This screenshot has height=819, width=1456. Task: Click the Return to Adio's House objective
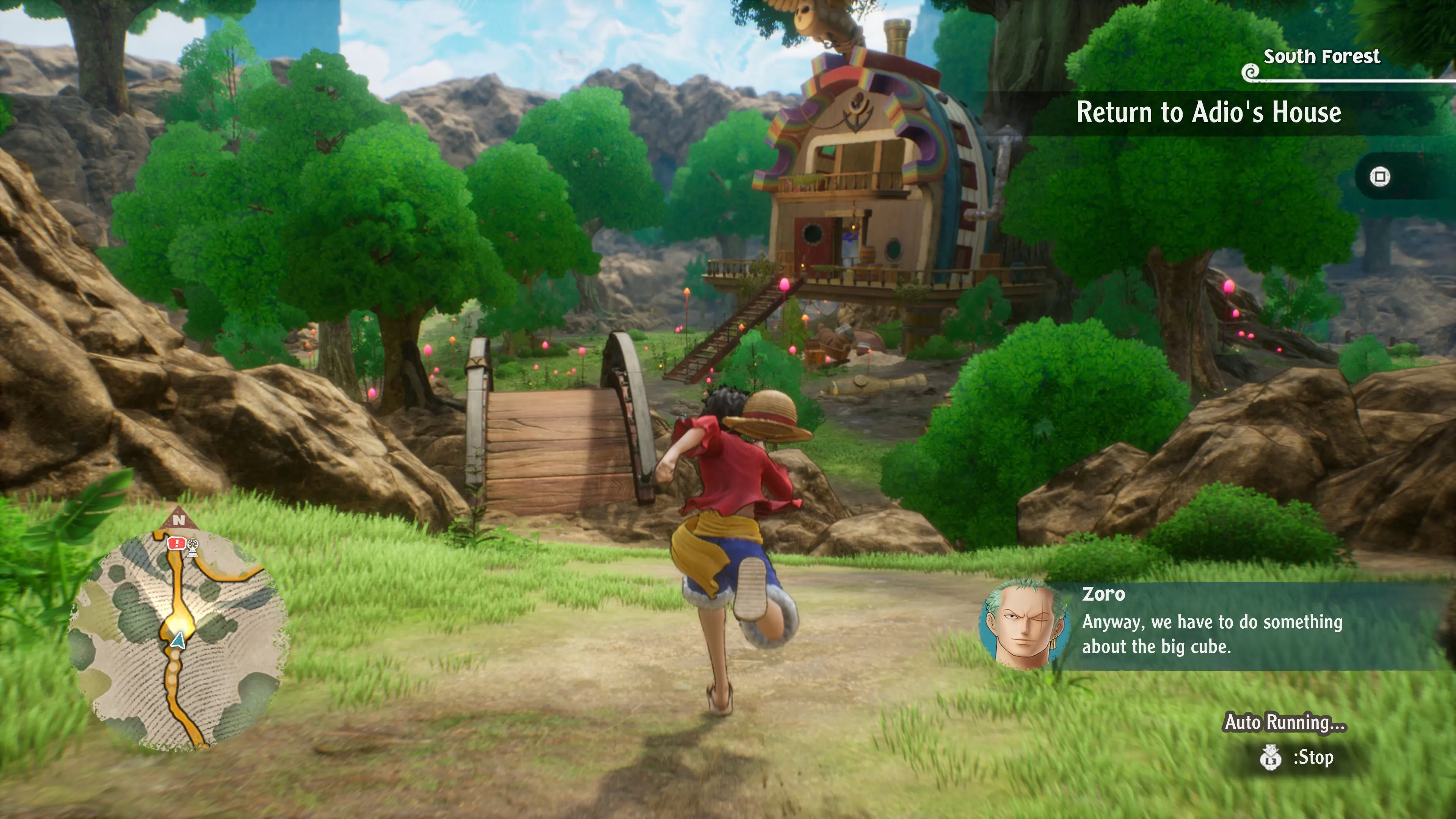(1208, 113)
